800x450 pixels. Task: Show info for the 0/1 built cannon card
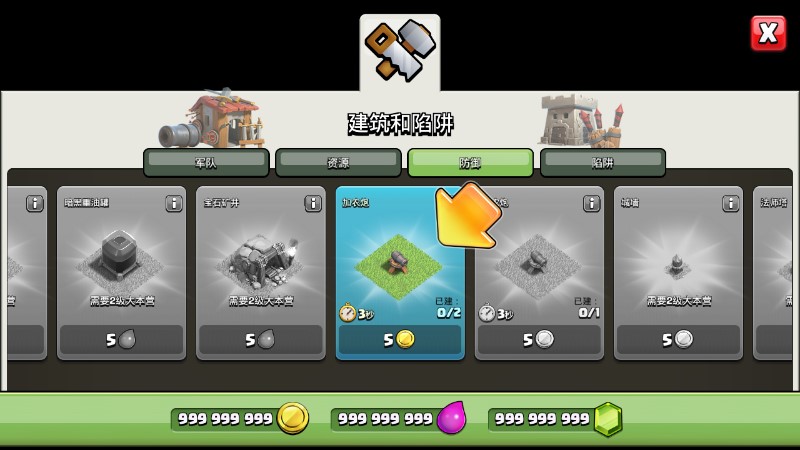pos(592,203)
